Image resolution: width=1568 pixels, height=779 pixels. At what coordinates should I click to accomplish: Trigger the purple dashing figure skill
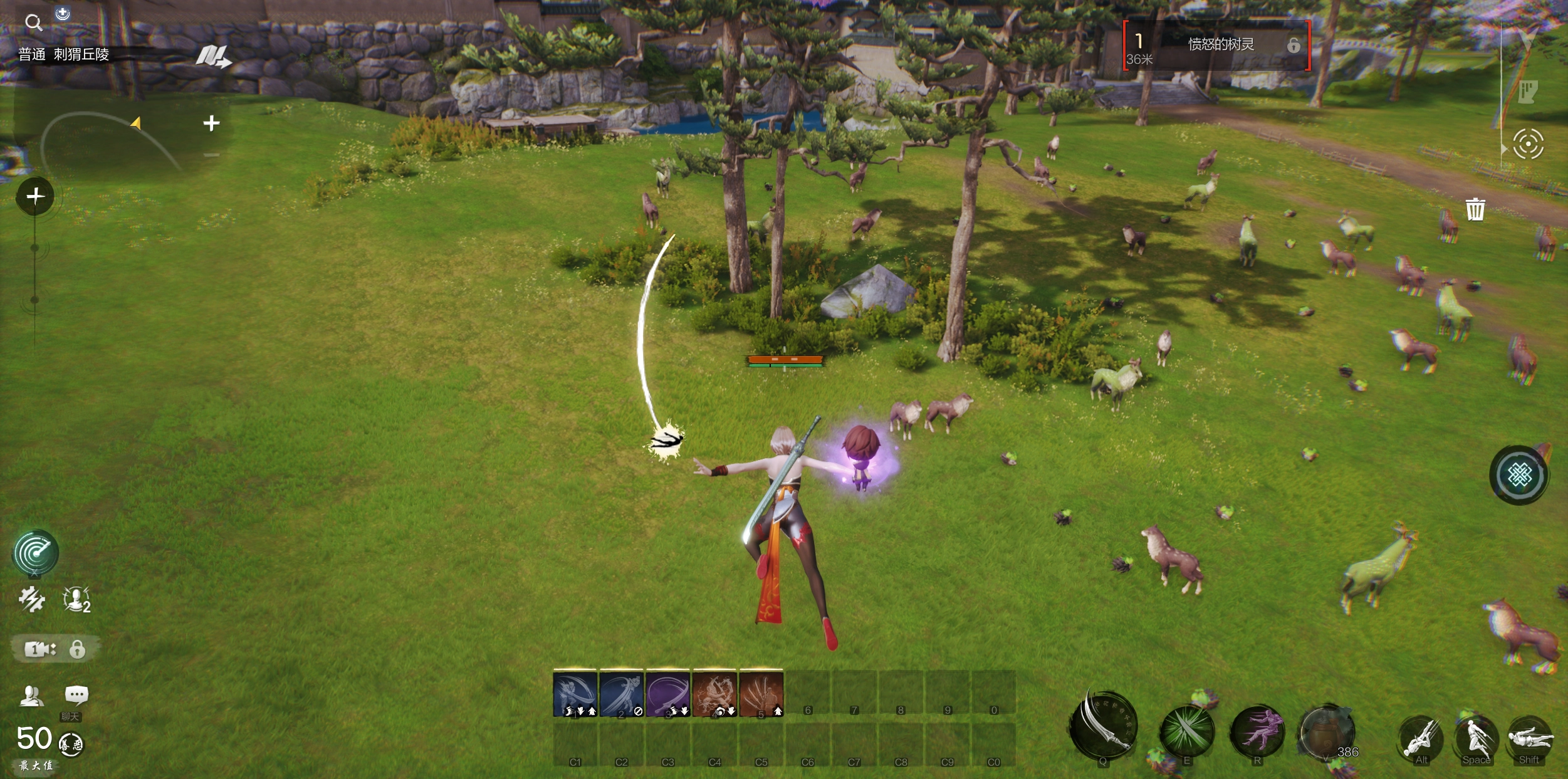(1257, 731)
